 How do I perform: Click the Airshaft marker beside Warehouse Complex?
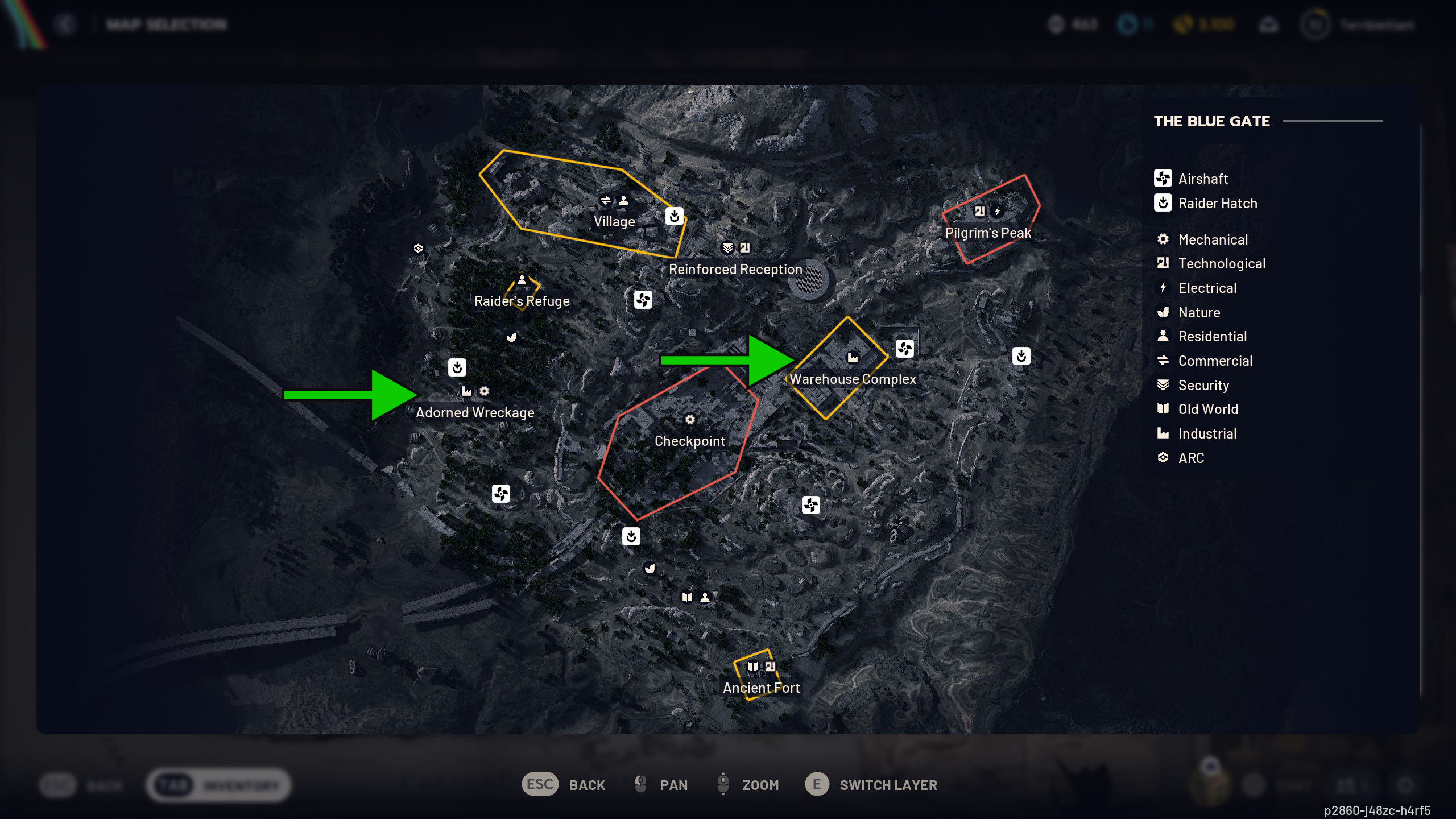904,348
